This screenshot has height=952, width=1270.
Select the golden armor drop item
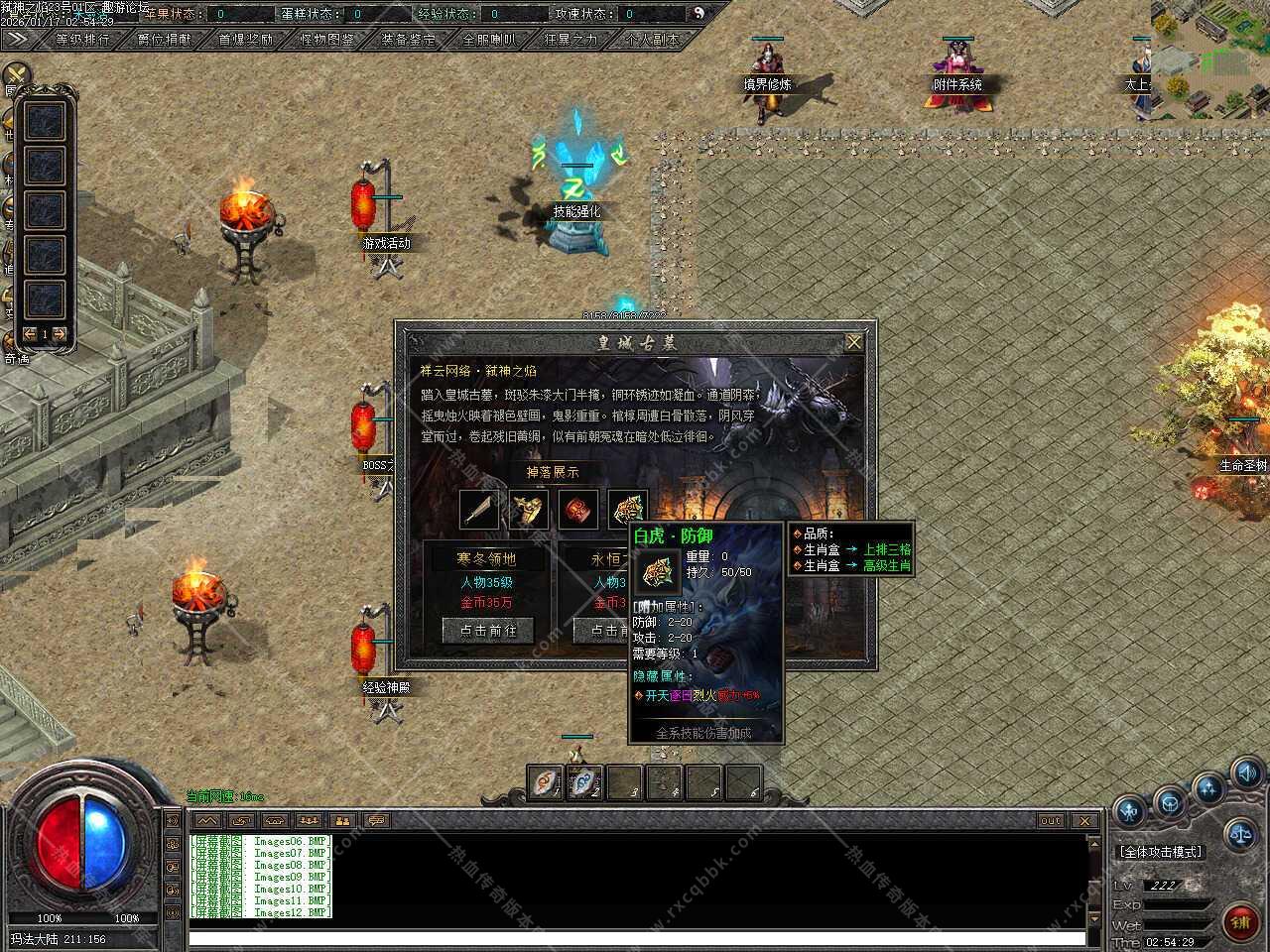click(x=529, y=510)
